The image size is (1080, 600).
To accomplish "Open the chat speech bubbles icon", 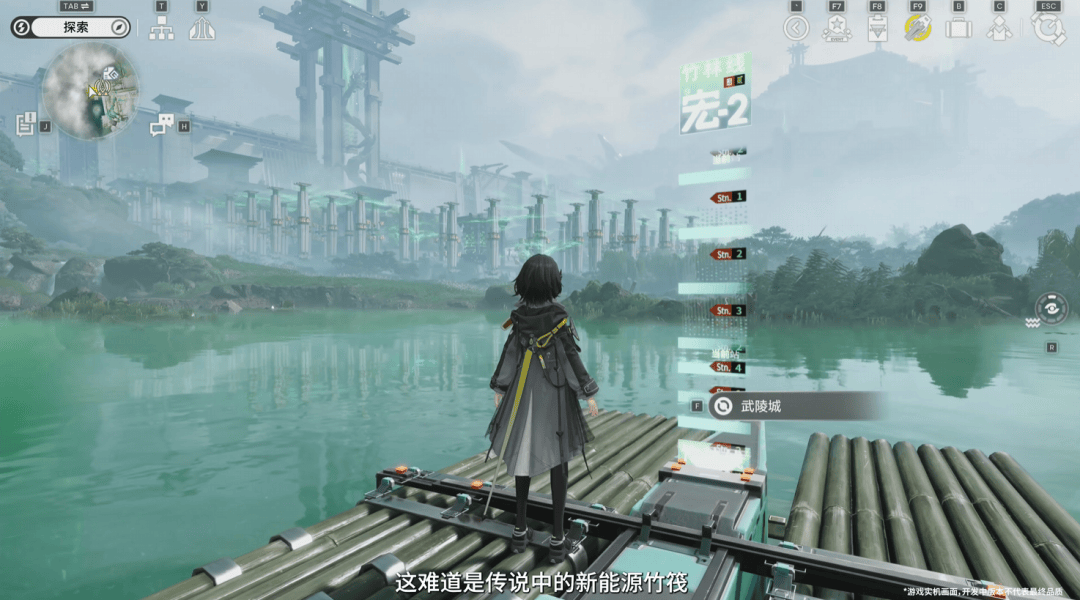I will [x=161, y=125].
